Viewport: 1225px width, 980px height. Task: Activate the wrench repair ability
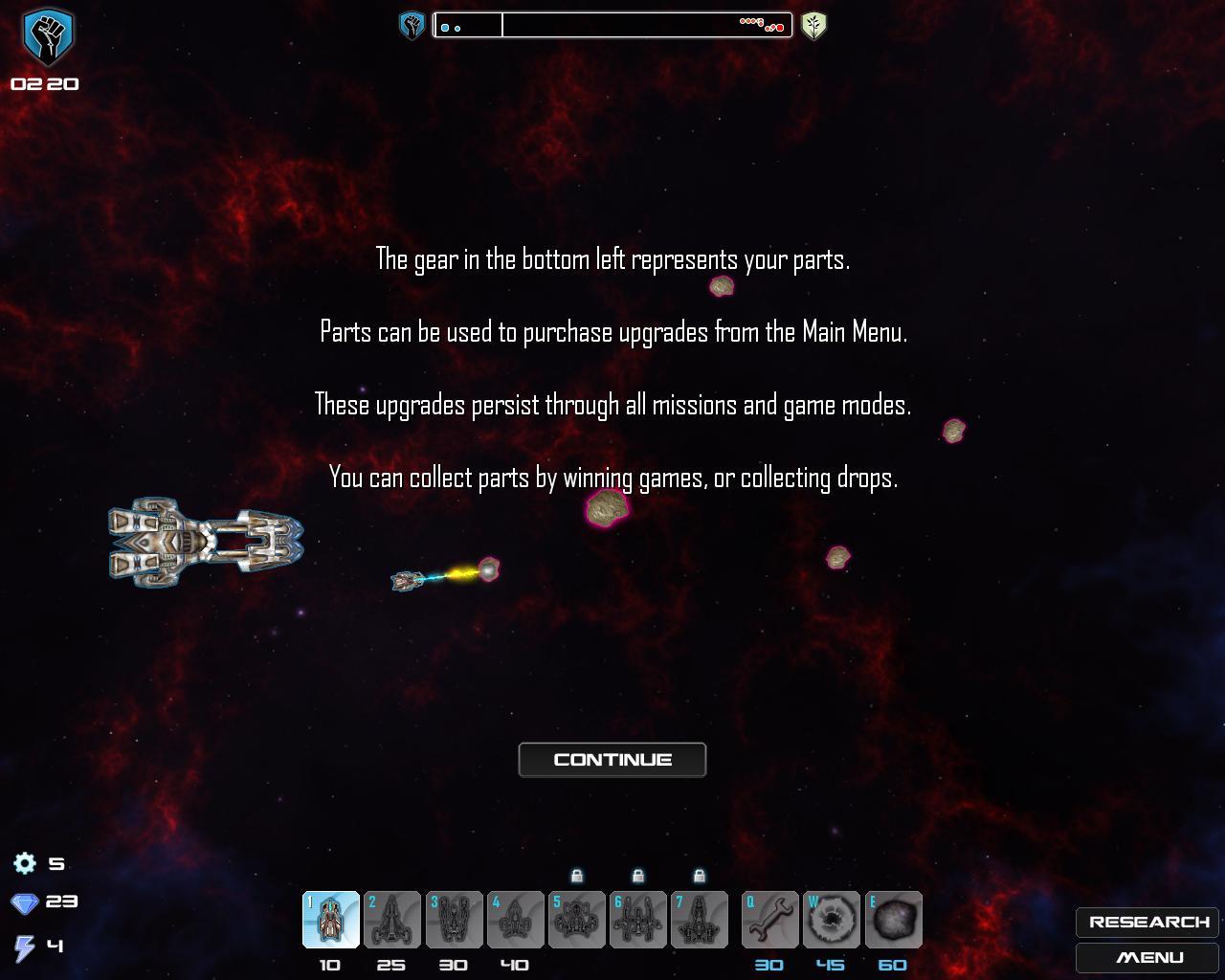(x=770, y=920)
